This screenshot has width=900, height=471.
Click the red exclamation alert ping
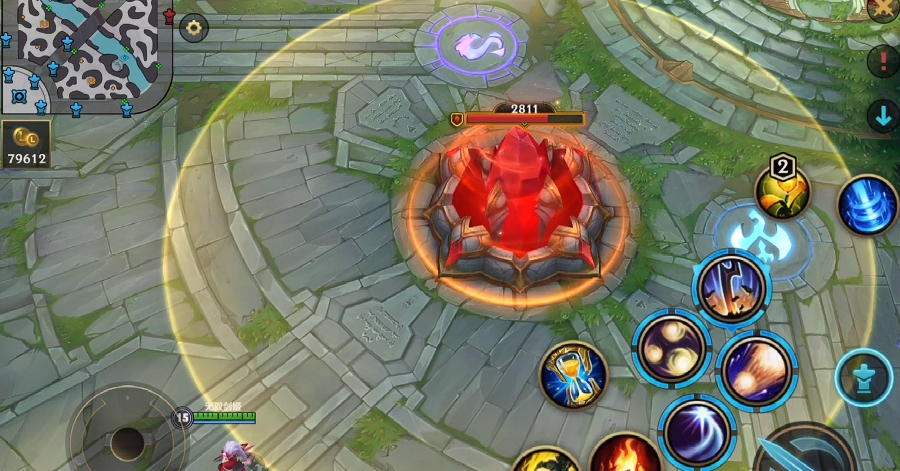point(883,62)
